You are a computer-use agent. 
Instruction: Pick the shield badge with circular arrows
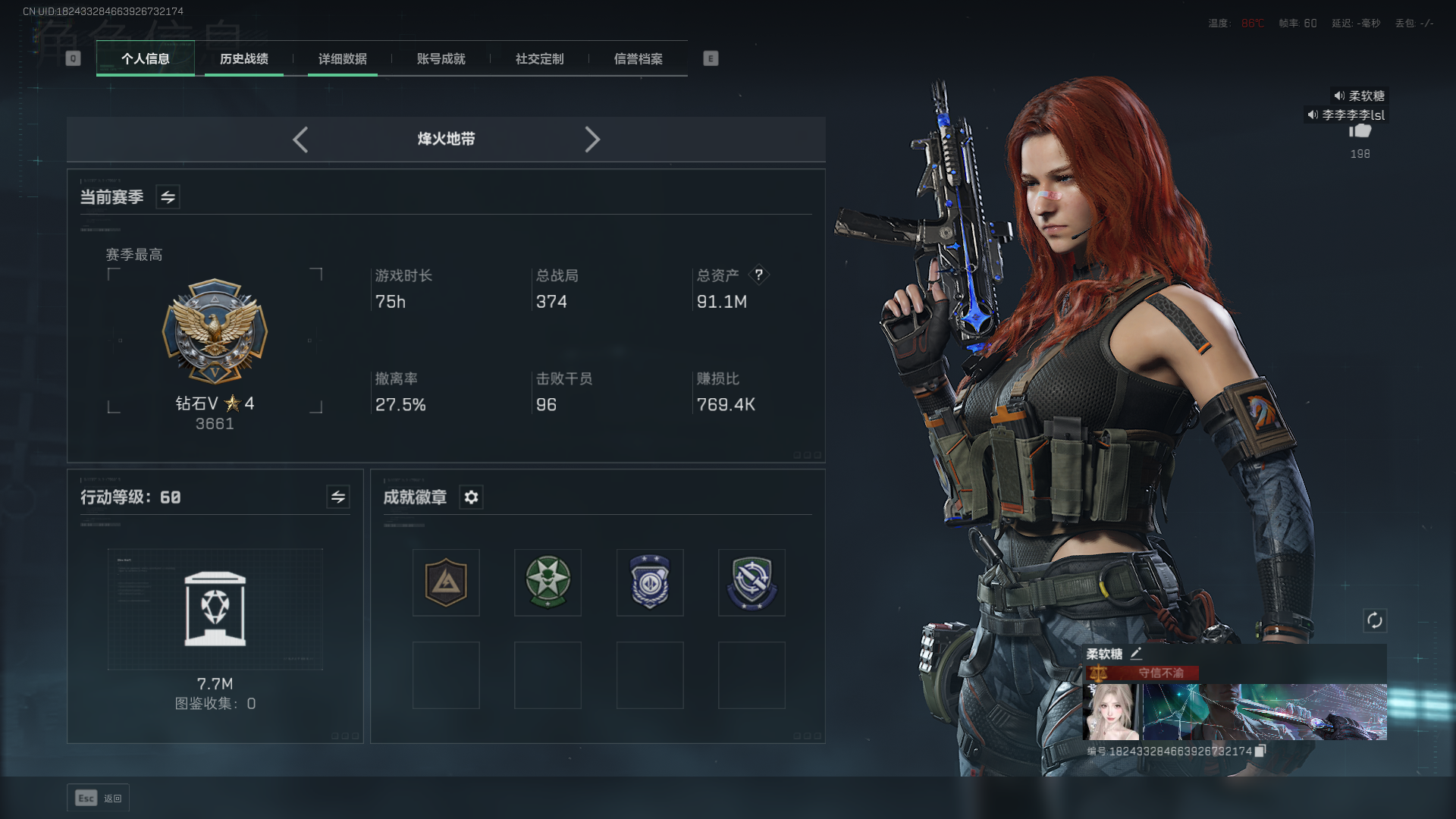click(752, 582)
